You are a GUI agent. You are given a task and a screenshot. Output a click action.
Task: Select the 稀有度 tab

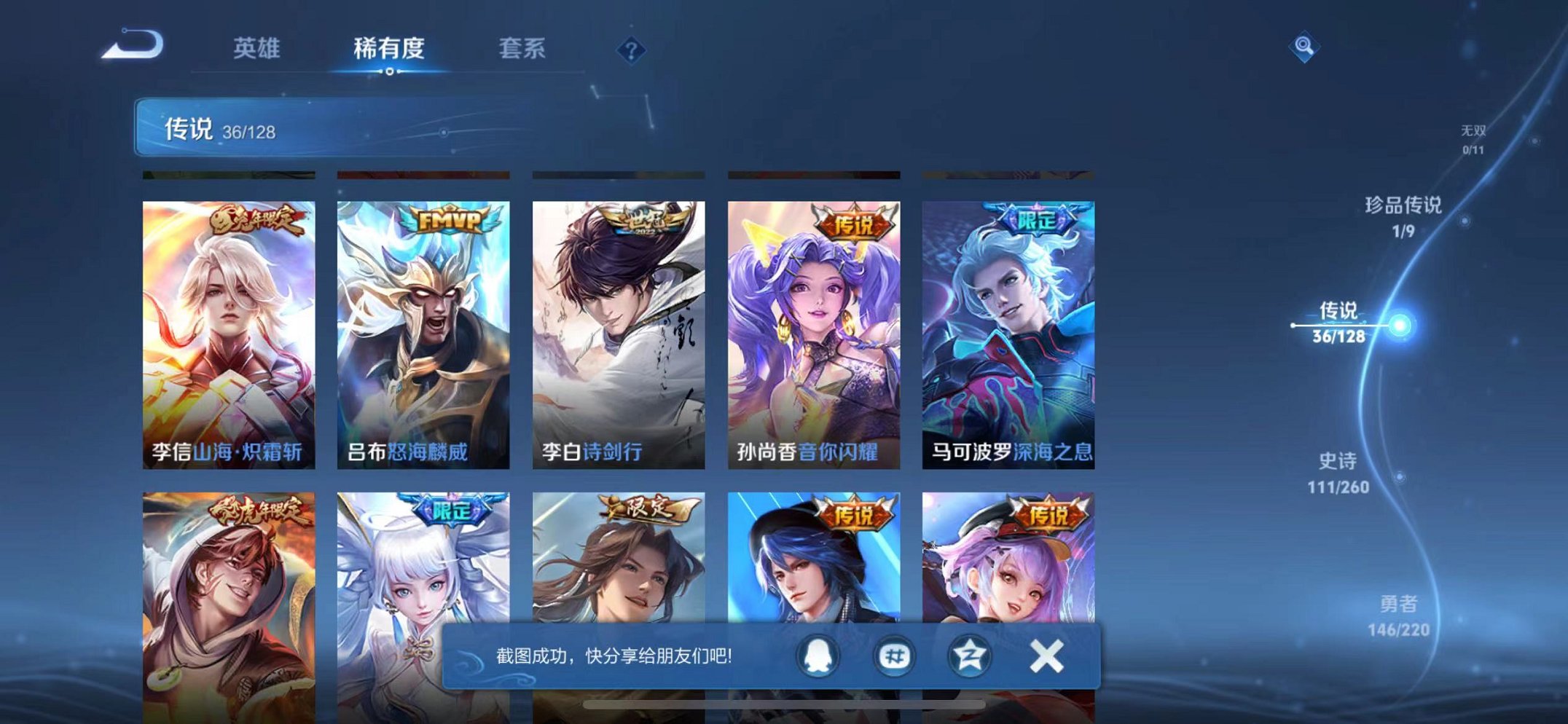391,50
